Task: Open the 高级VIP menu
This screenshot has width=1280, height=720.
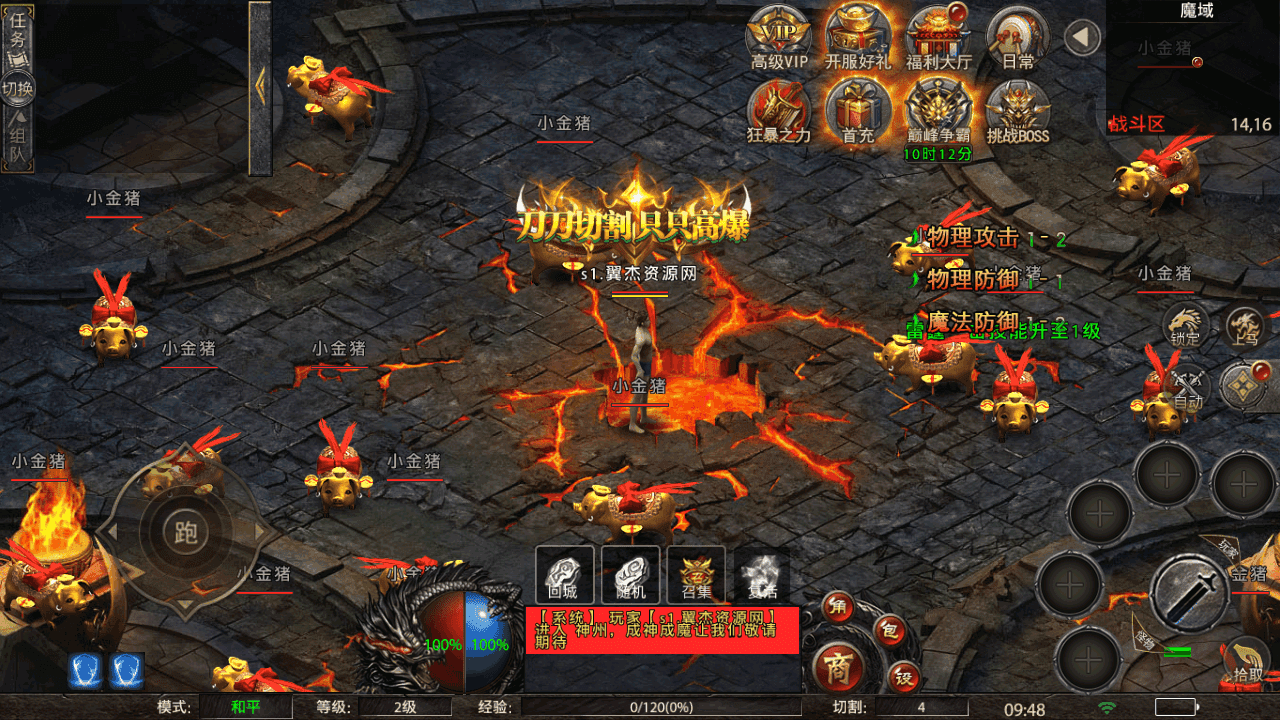Action: [779, 37]
